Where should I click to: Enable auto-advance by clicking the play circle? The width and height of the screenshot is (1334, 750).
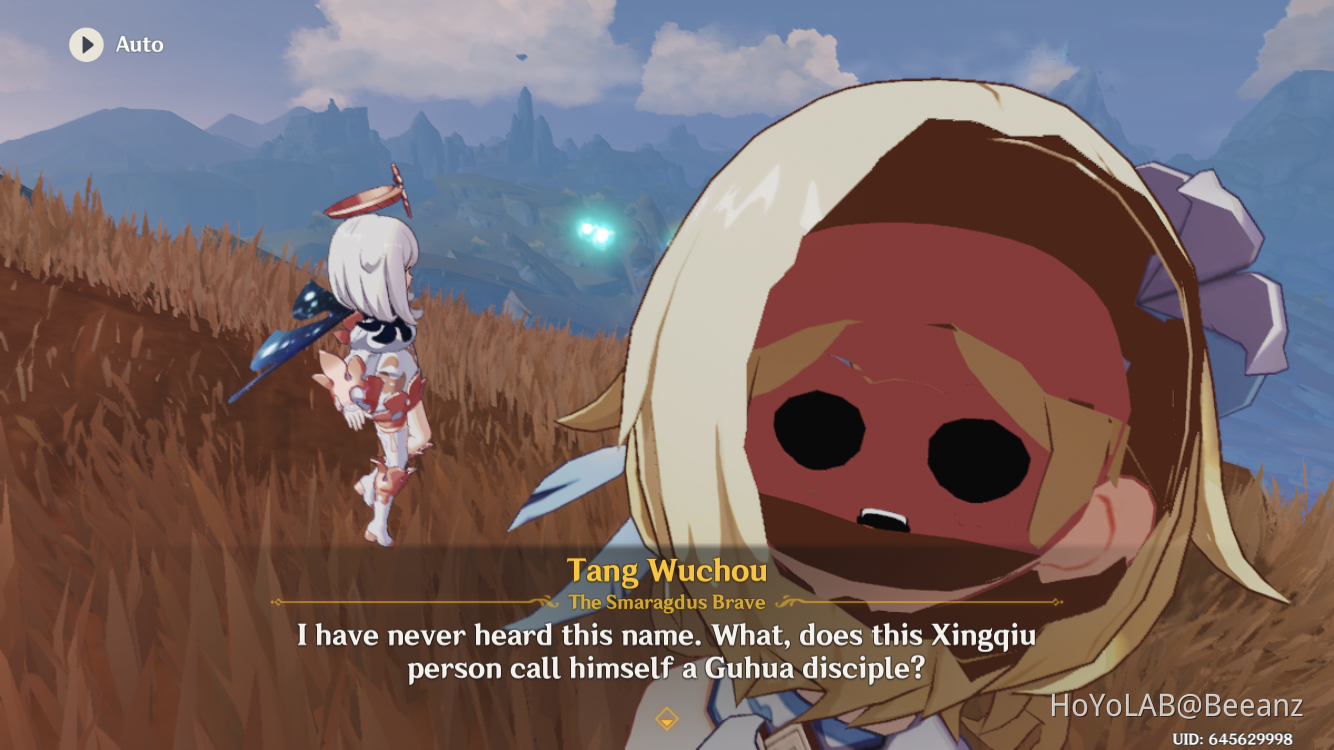pyautogui.click(x=86, y=44)
